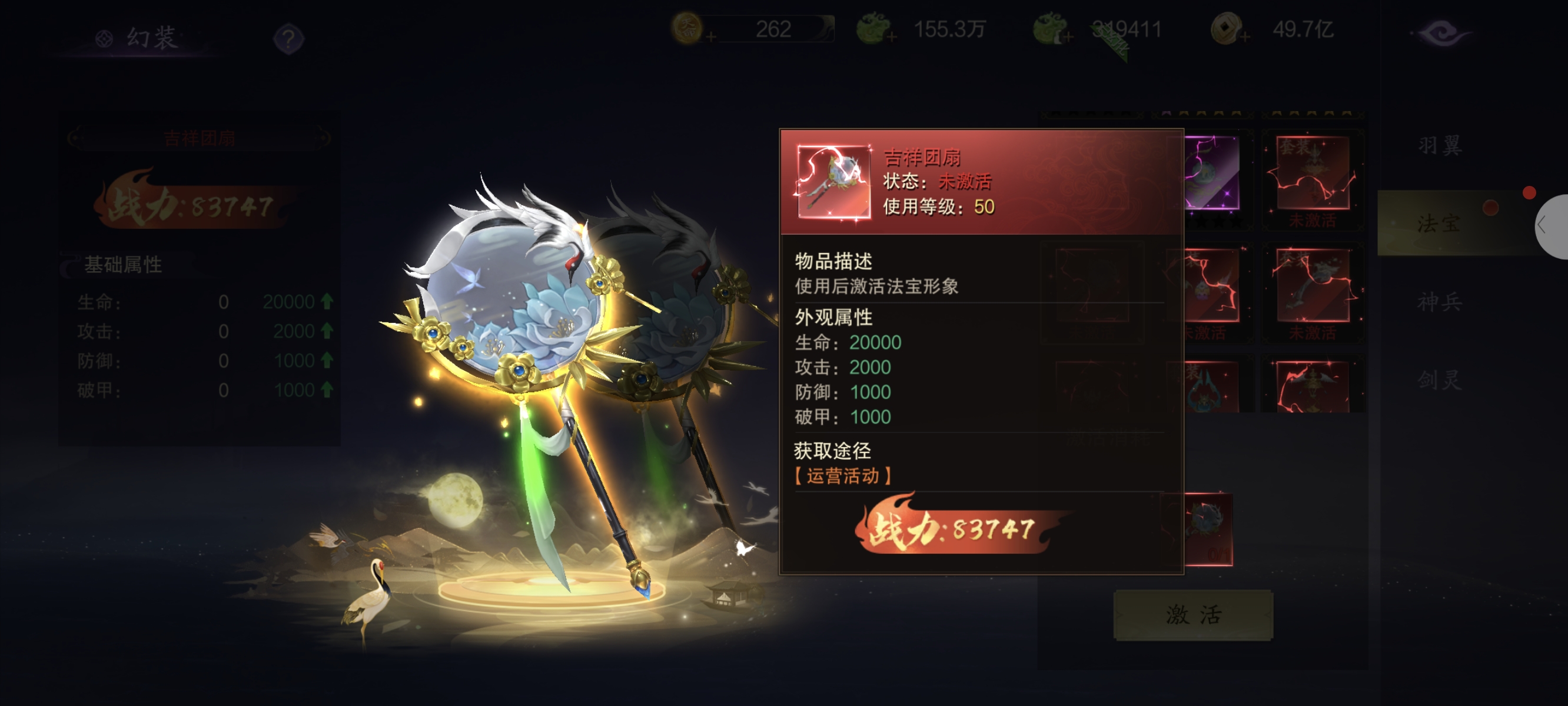Add more of the 155.3万 jade currency
1568x706 pixels.
pyautogui.click(x=892, y=38)
